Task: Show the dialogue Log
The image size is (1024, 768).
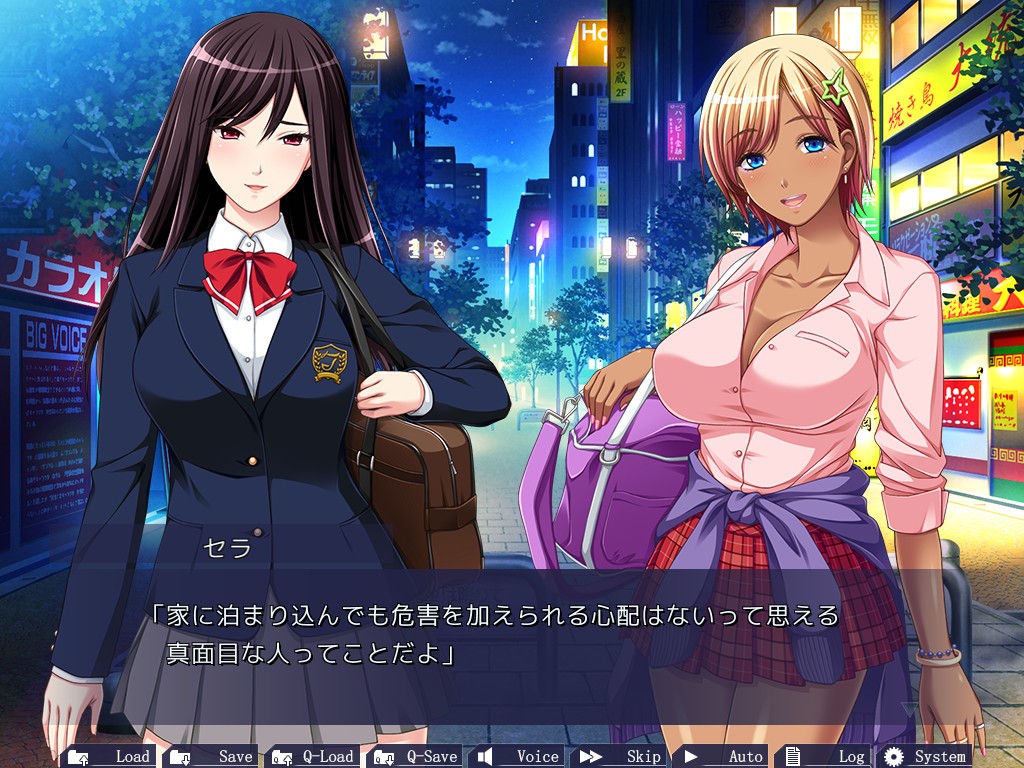Action: [x=824, y=756]
